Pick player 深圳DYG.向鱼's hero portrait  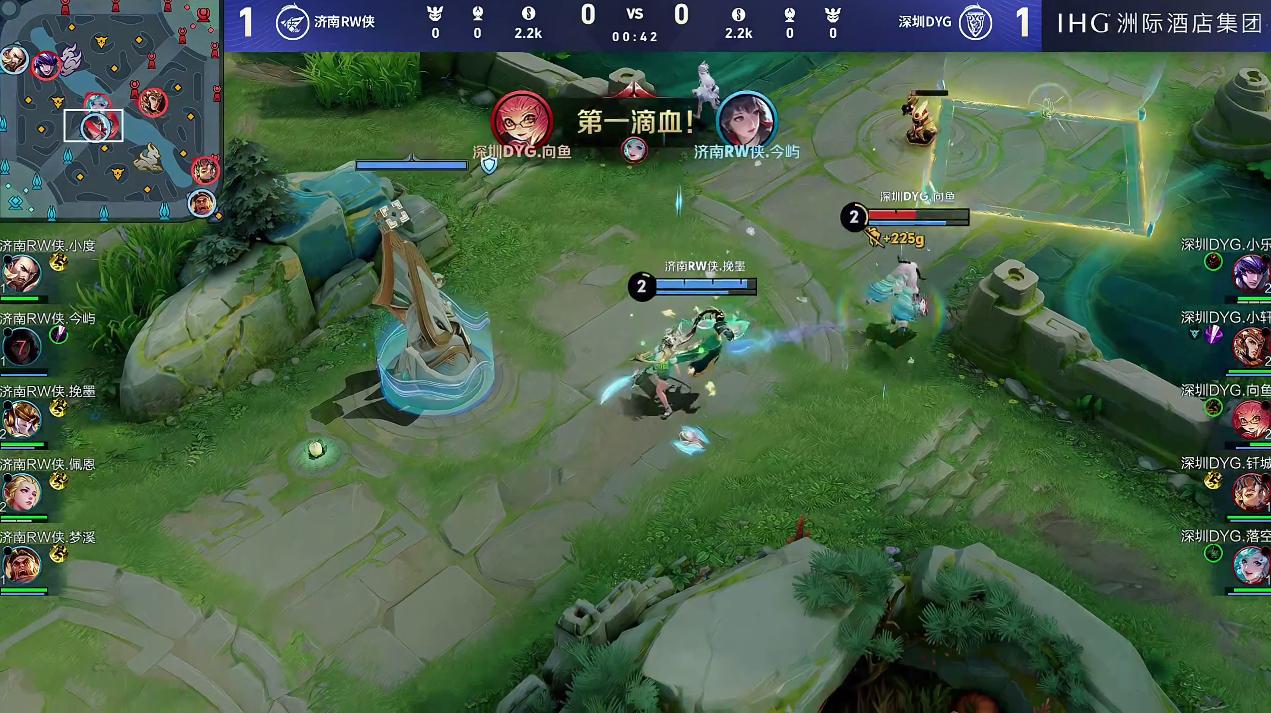(x=1252, y=420)
